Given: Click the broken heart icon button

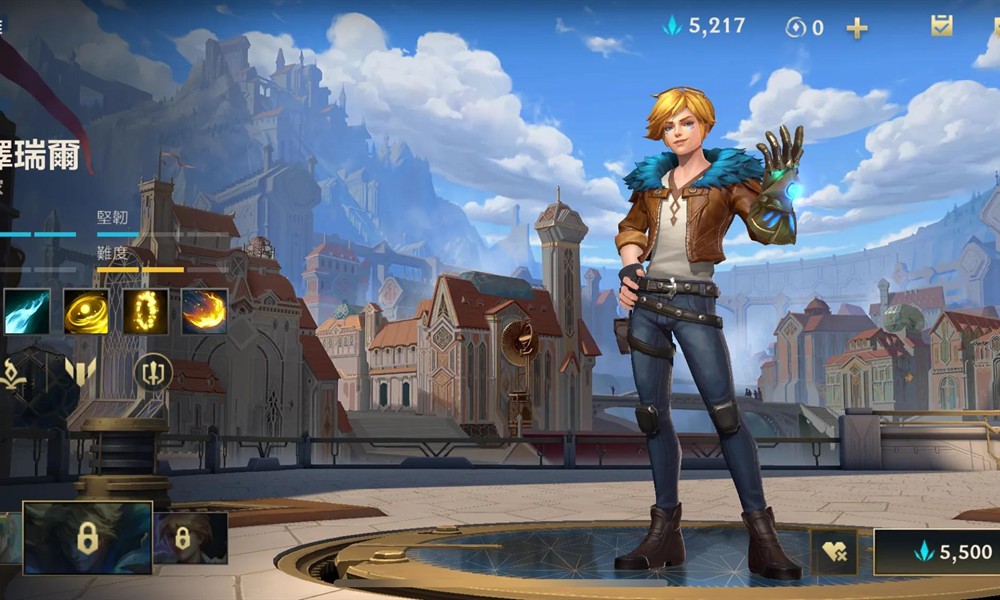Looking at the screenshot, I should [x=834, y=552].
